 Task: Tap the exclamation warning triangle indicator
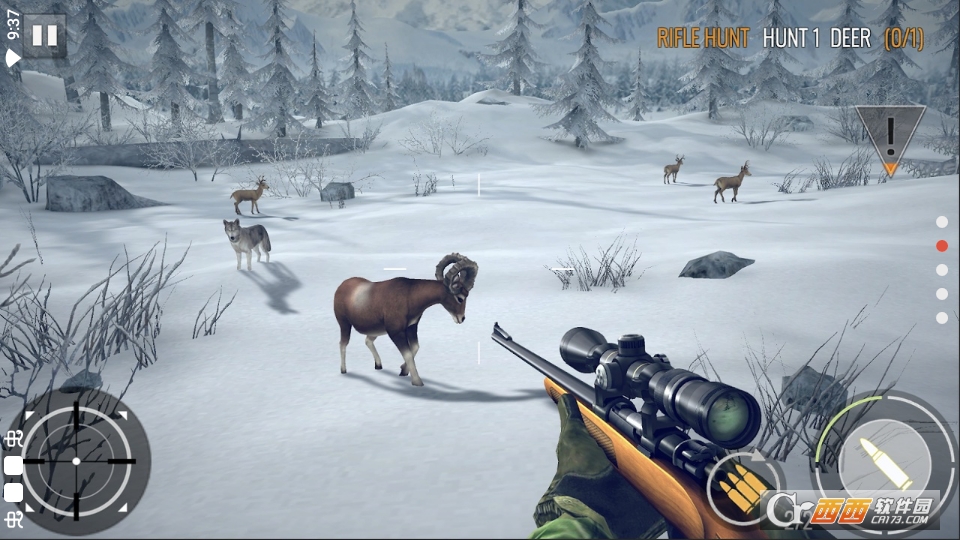pos(889,136)
